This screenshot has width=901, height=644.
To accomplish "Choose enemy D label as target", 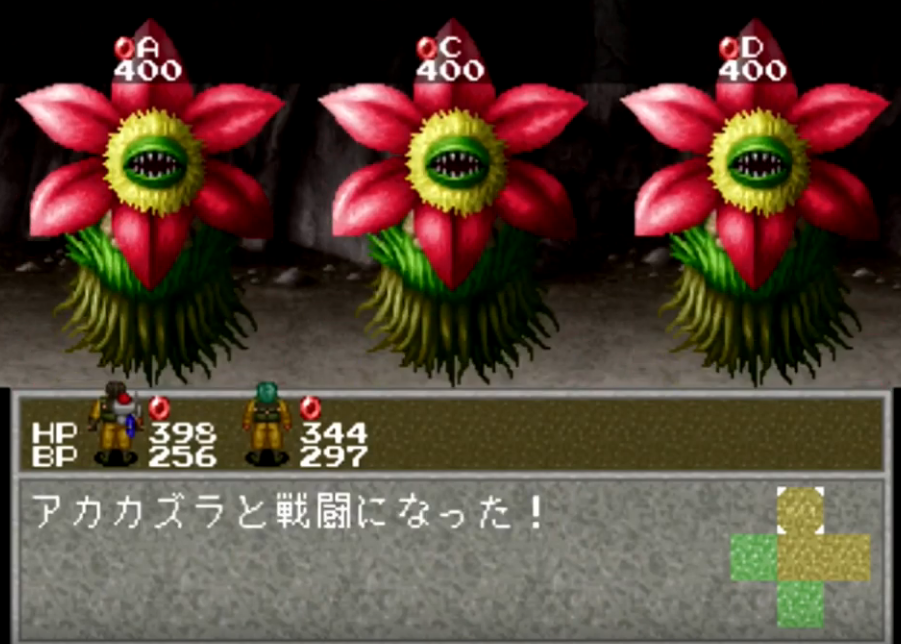I will click(x=741, y=47).
